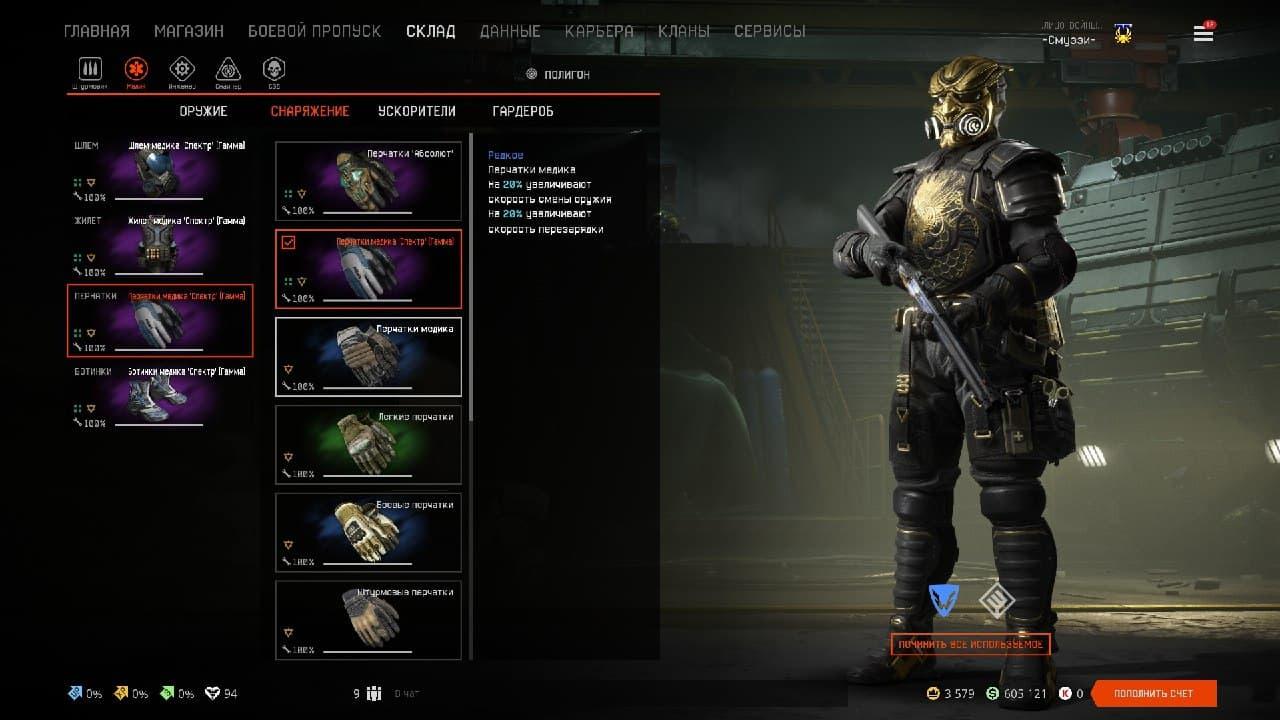Switch to the Данные section
This screenshot has width=1280, height=720.
coord(510,31)
